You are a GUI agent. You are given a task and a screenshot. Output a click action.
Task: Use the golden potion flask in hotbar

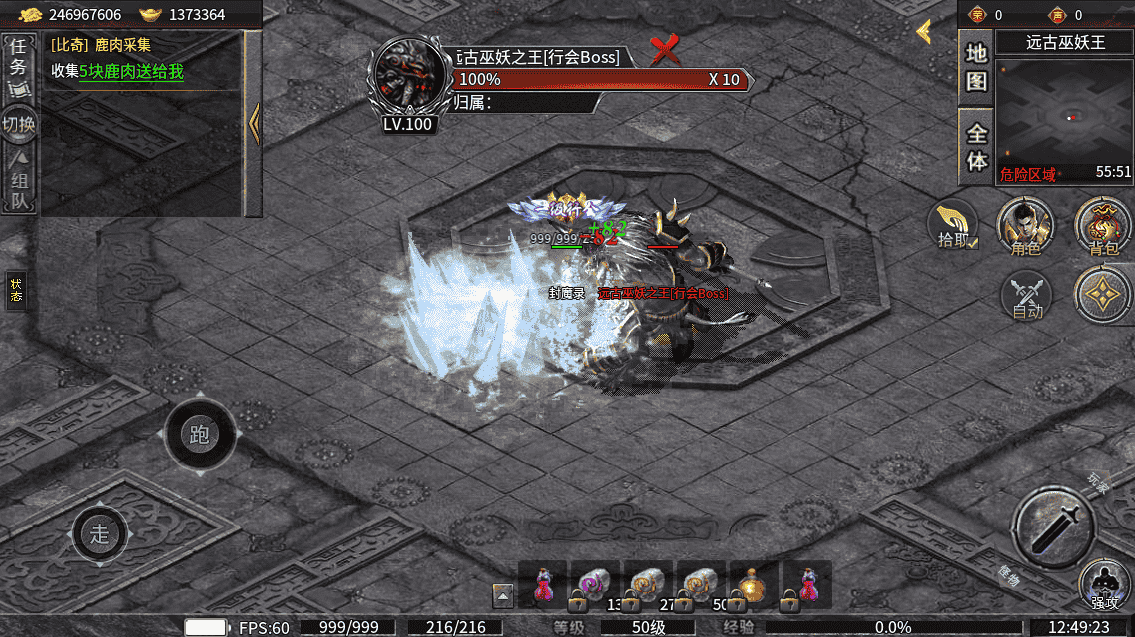click(753, 586)
